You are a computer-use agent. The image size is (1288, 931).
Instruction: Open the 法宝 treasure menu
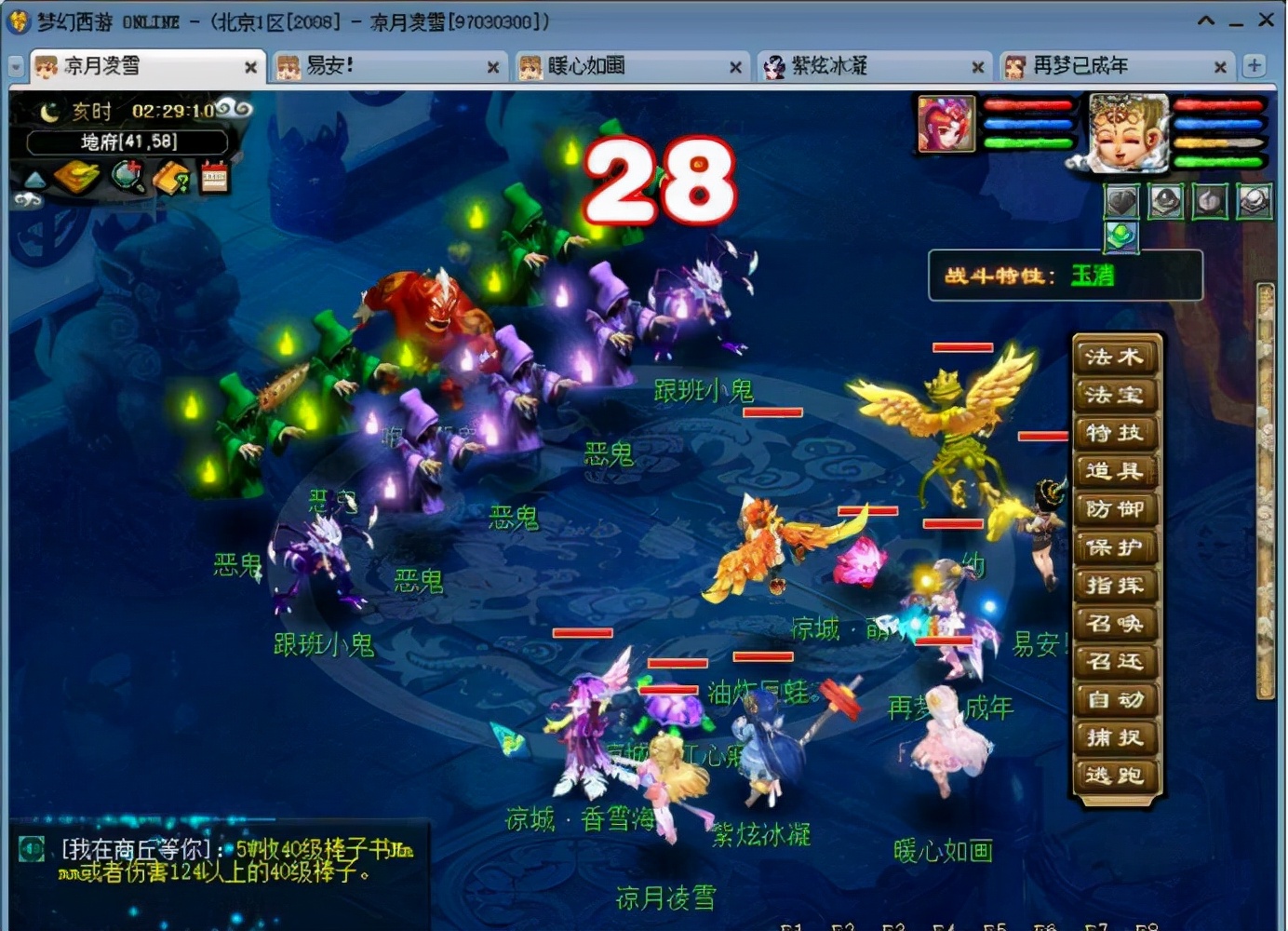point(1115,395)
